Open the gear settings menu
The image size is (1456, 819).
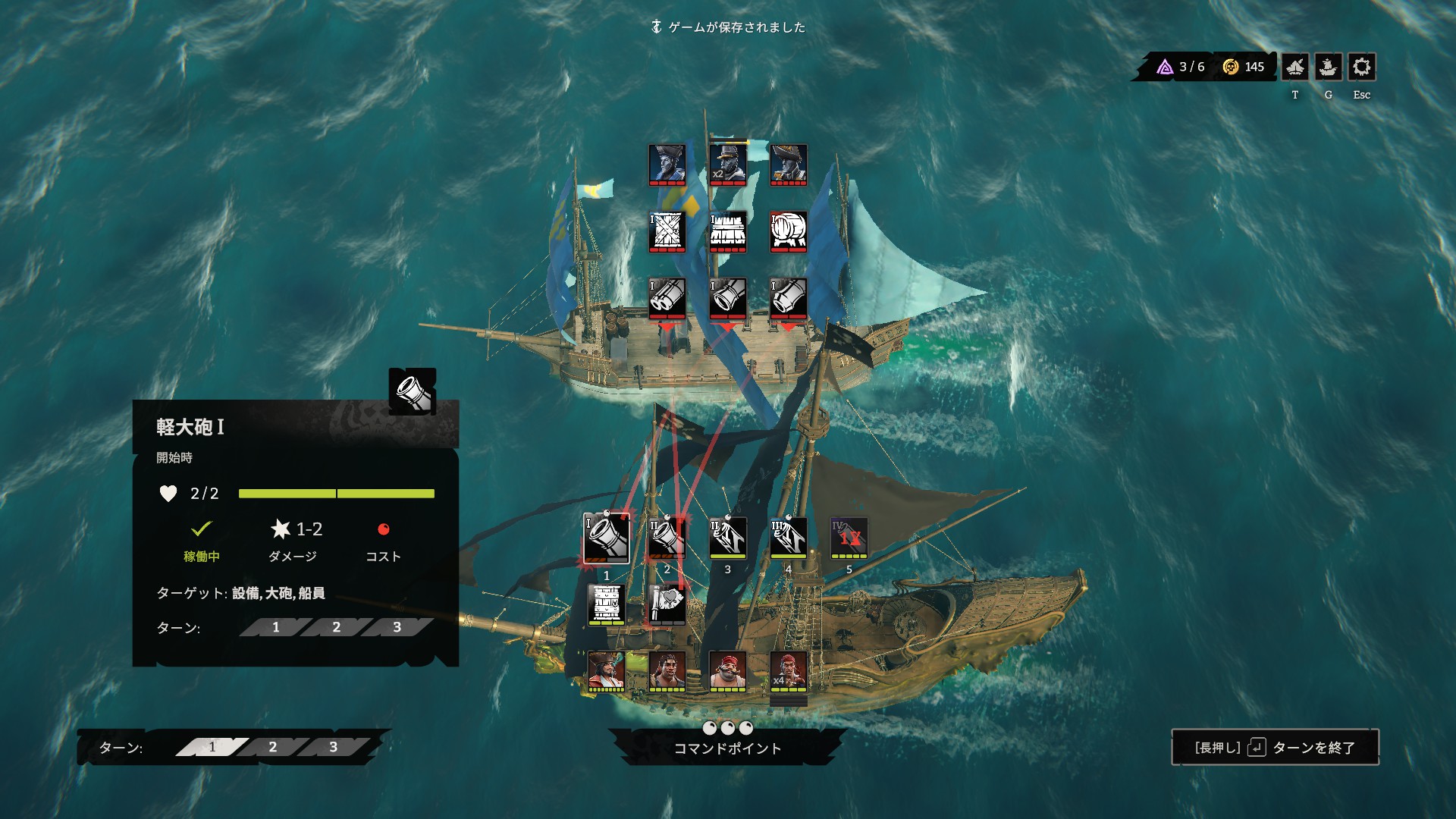click(1361, 67)
